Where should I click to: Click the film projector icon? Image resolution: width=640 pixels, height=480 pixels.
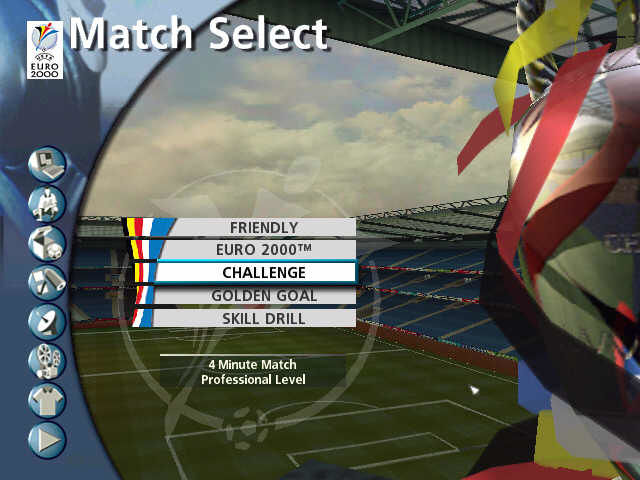(x=47, y=360)
